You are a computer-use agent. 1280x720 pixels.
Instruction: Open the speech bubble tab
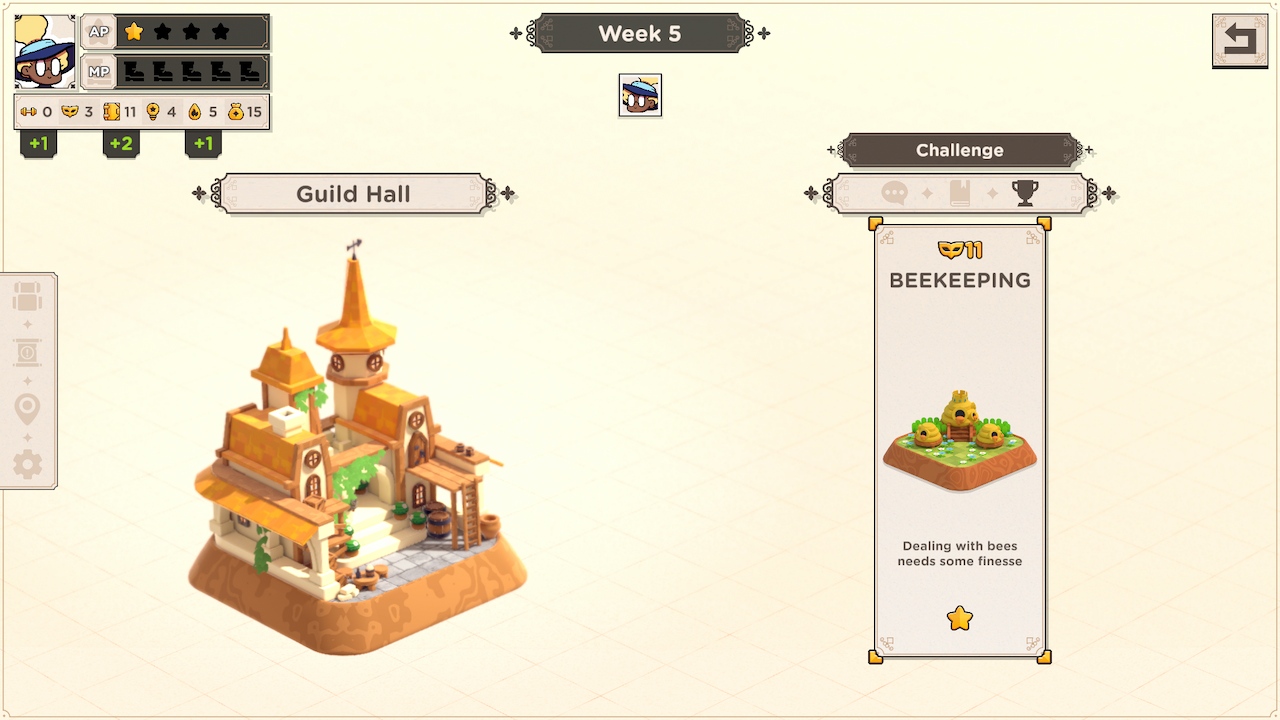click(894, 193)
